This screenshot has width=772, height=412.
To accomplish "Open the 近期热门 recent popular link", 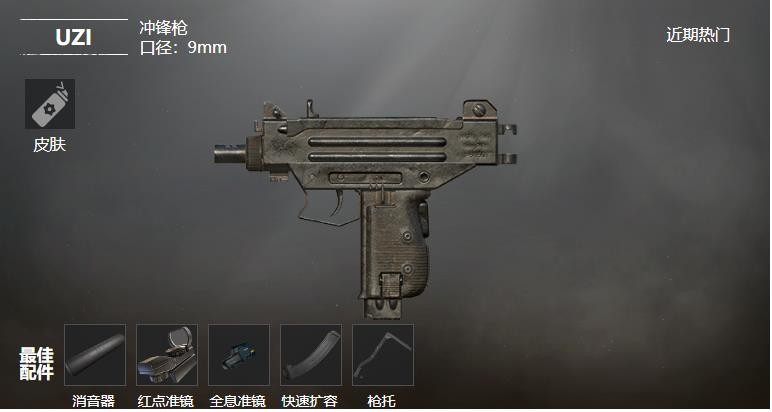I will [698, 35].
